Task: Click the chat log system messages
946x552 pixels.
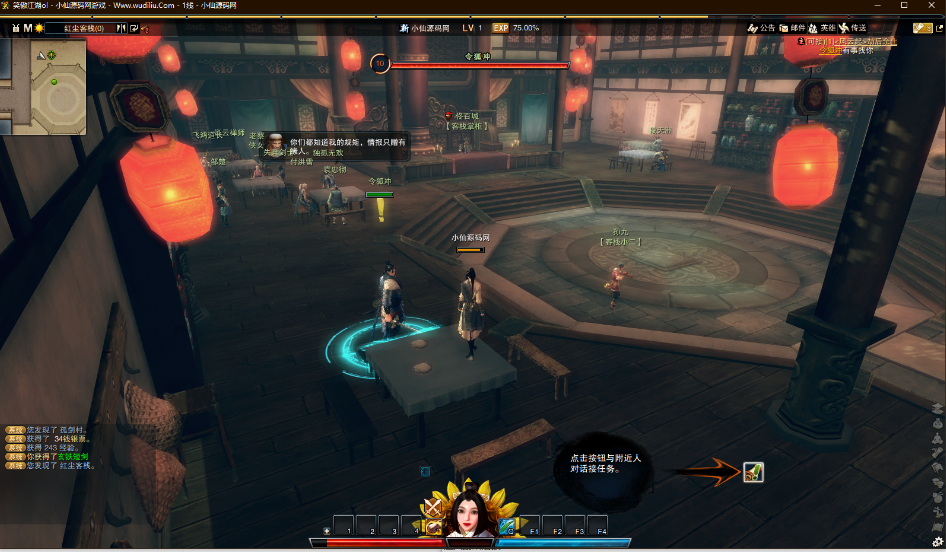Action: [x=48, y=447]
